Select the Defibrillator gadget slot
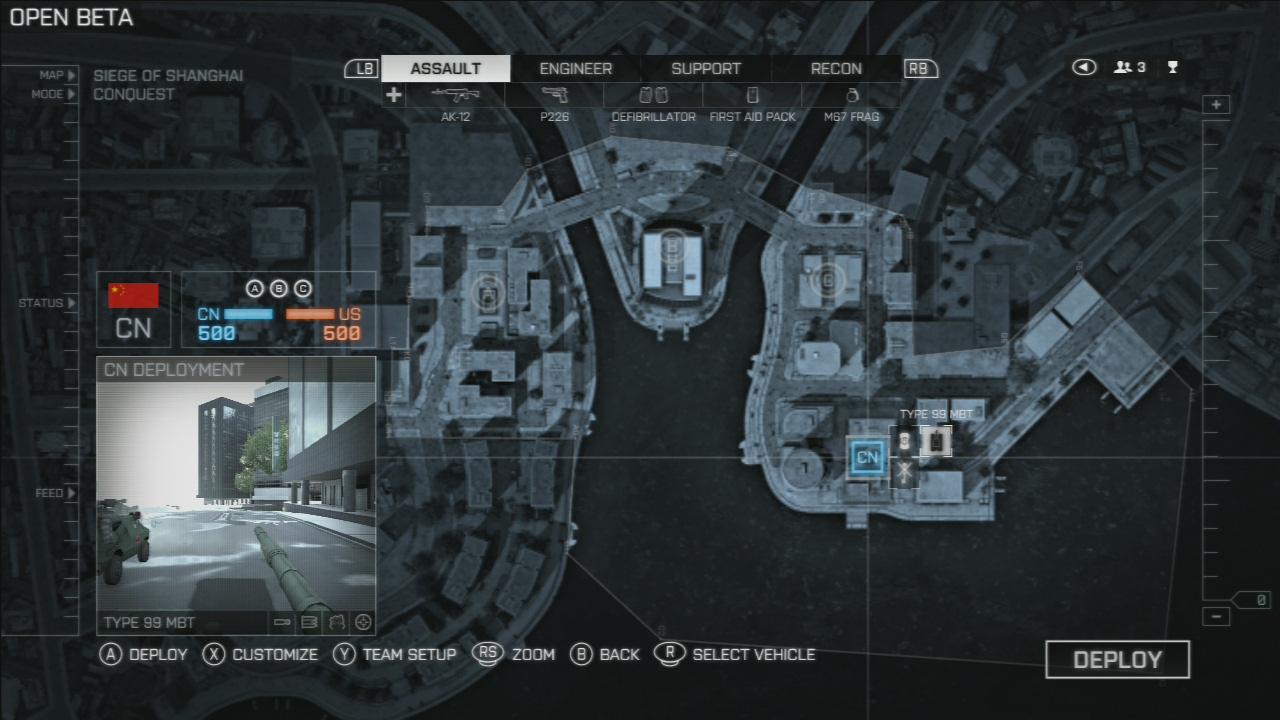 tap(653, 98)
